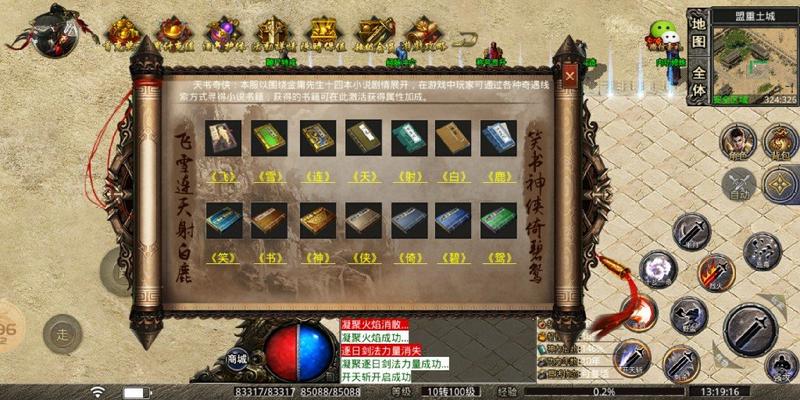Select the 《连》 book slot
This screenshot has width=800, height=400.
[315, 139]
